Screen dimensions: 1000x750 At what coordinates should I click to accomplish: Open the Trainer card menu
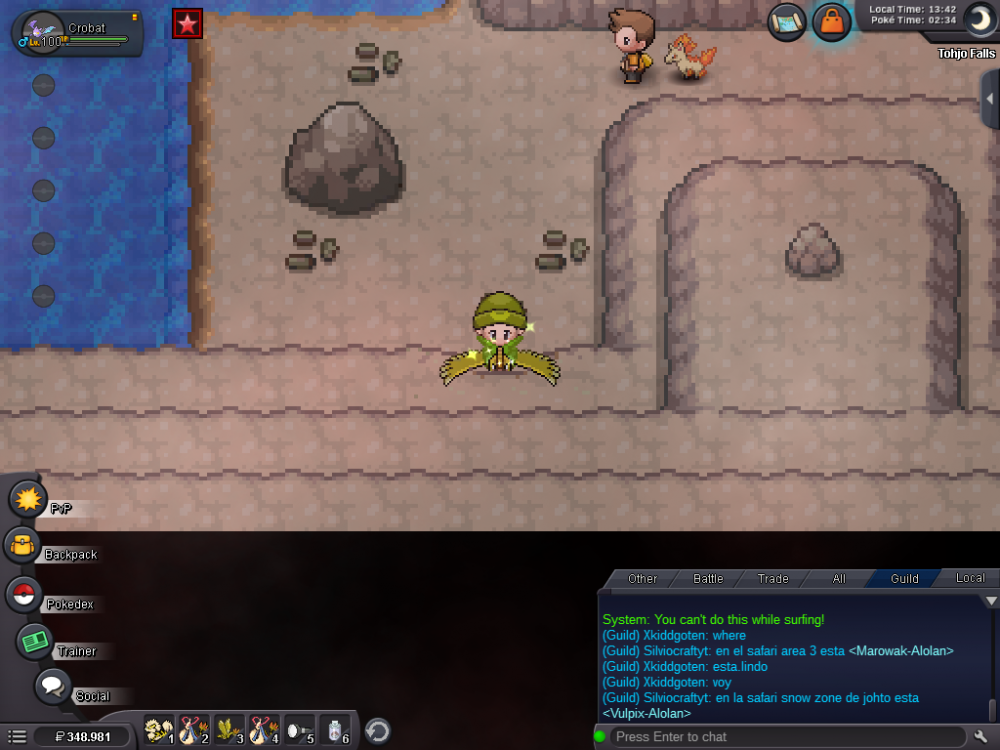tap(35, 641)
